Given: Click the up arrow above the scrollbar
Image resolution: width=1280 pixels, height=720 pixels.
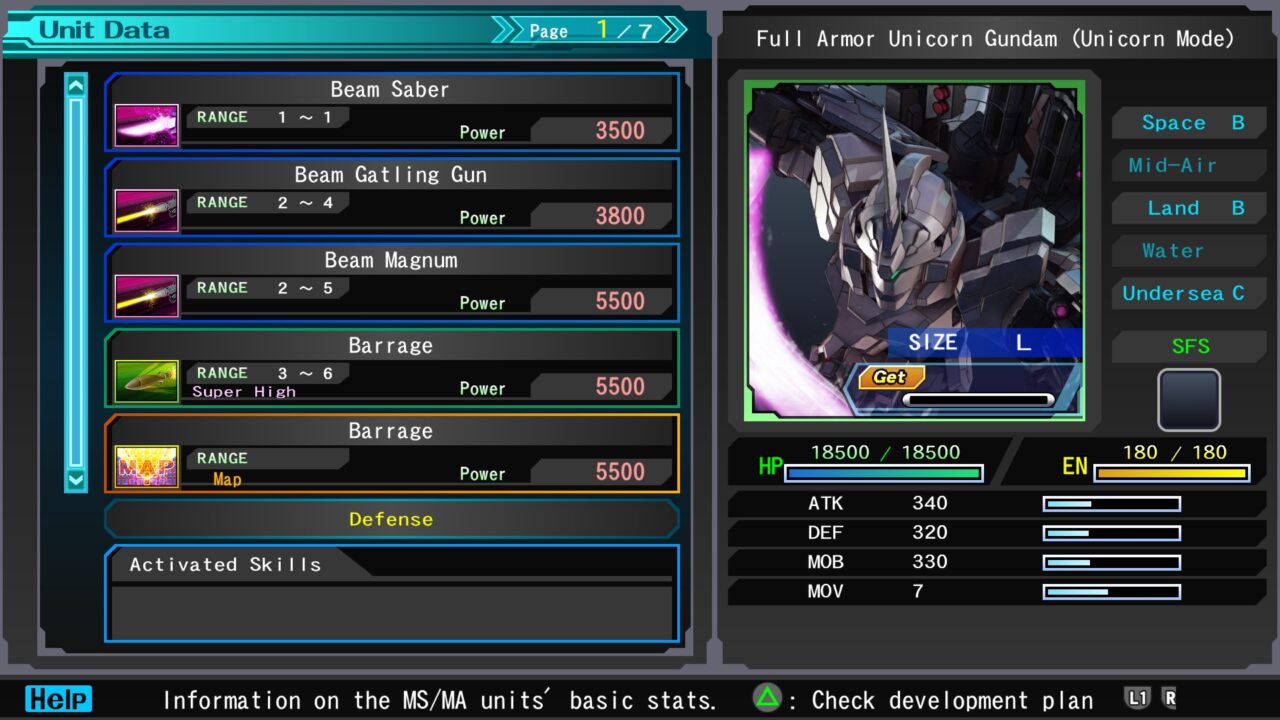Looking at the screenshot, I should click(x=75, y=85).
